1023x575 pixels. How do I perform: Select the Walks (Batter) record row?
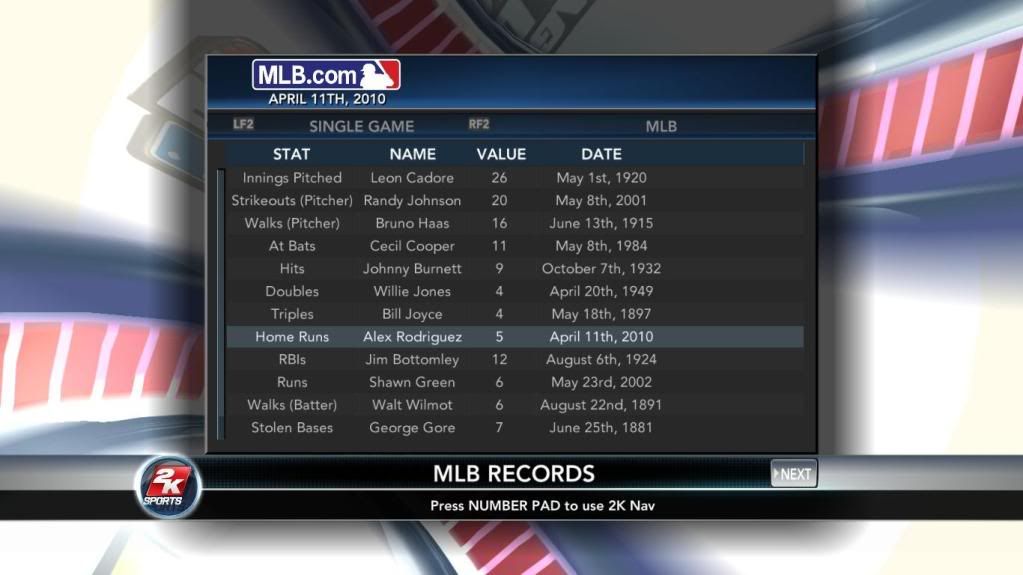514,405
